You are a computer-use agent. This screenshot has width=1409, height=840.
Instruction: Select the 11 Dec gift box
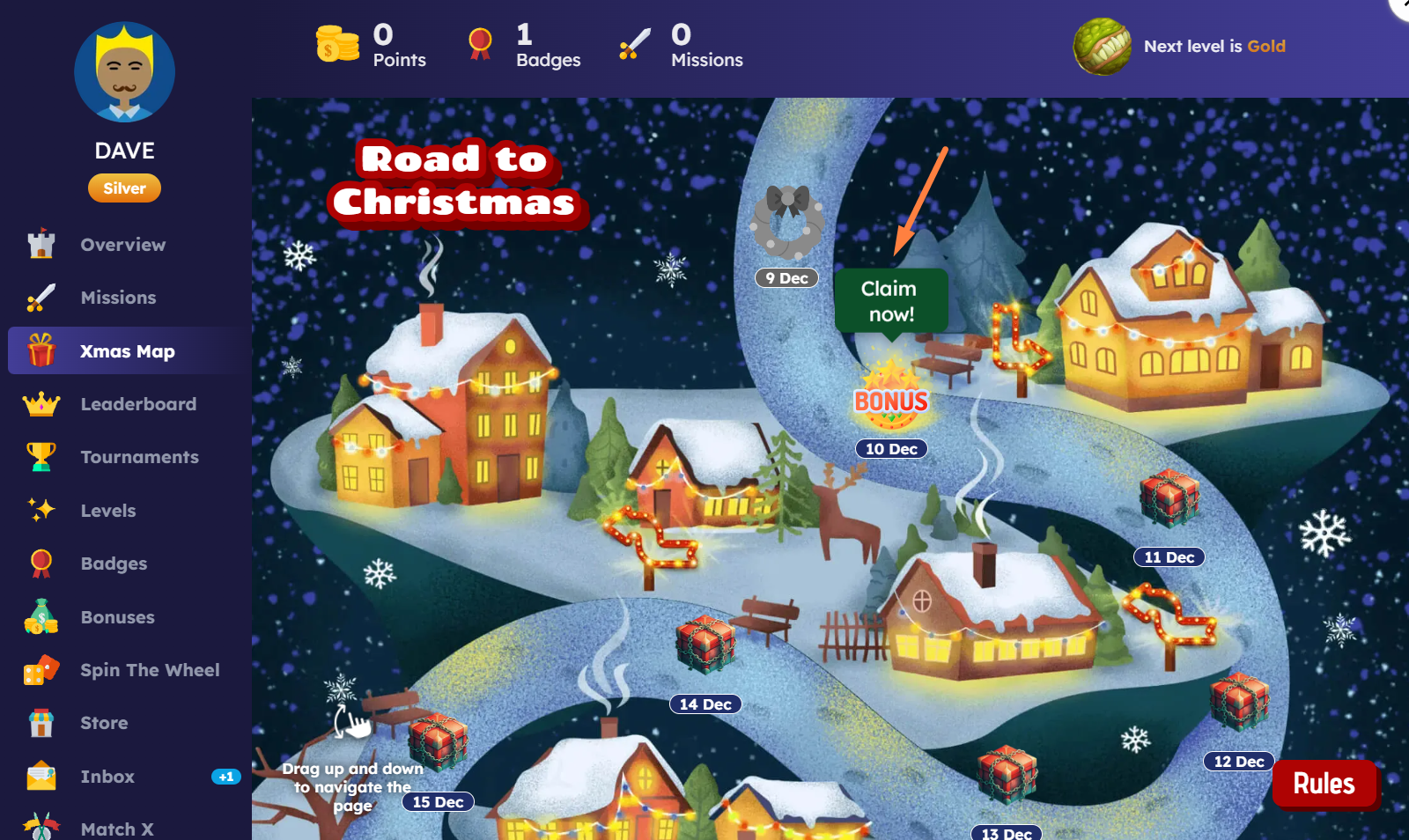pyautogui.click(x=1169, y=498)
